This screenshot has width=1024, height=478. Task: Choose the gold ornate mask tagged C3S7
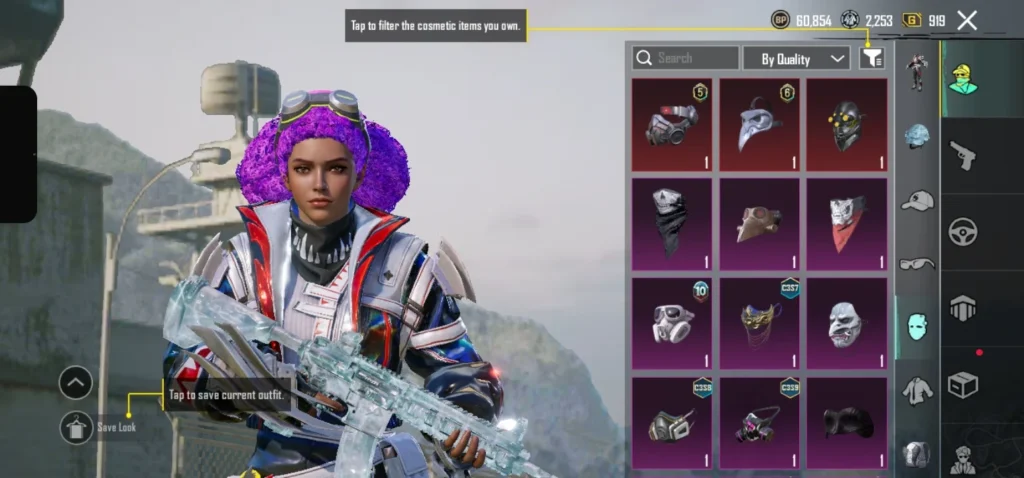tap(759, 323)
